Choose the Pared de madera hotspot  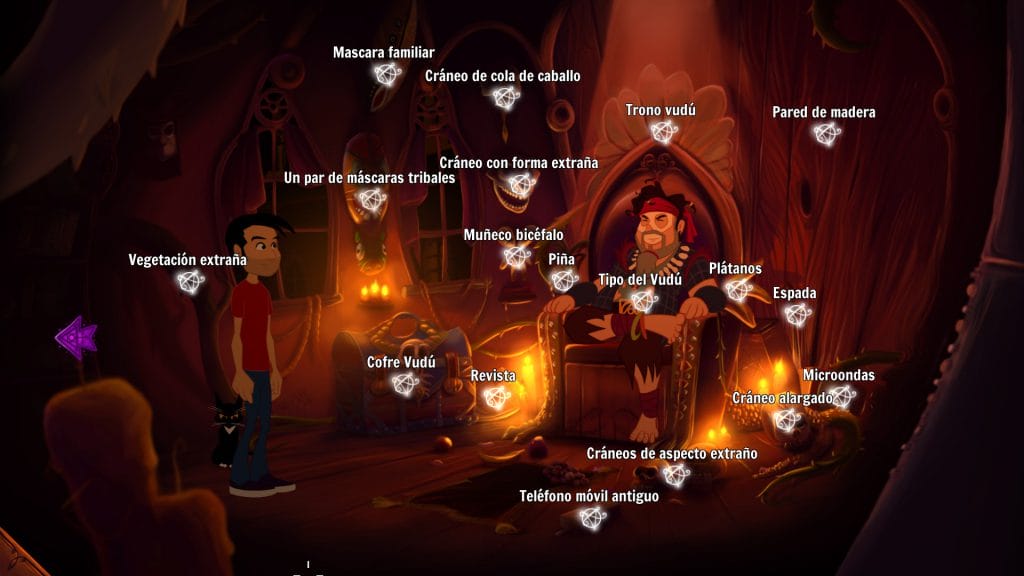tap(825, 133)
